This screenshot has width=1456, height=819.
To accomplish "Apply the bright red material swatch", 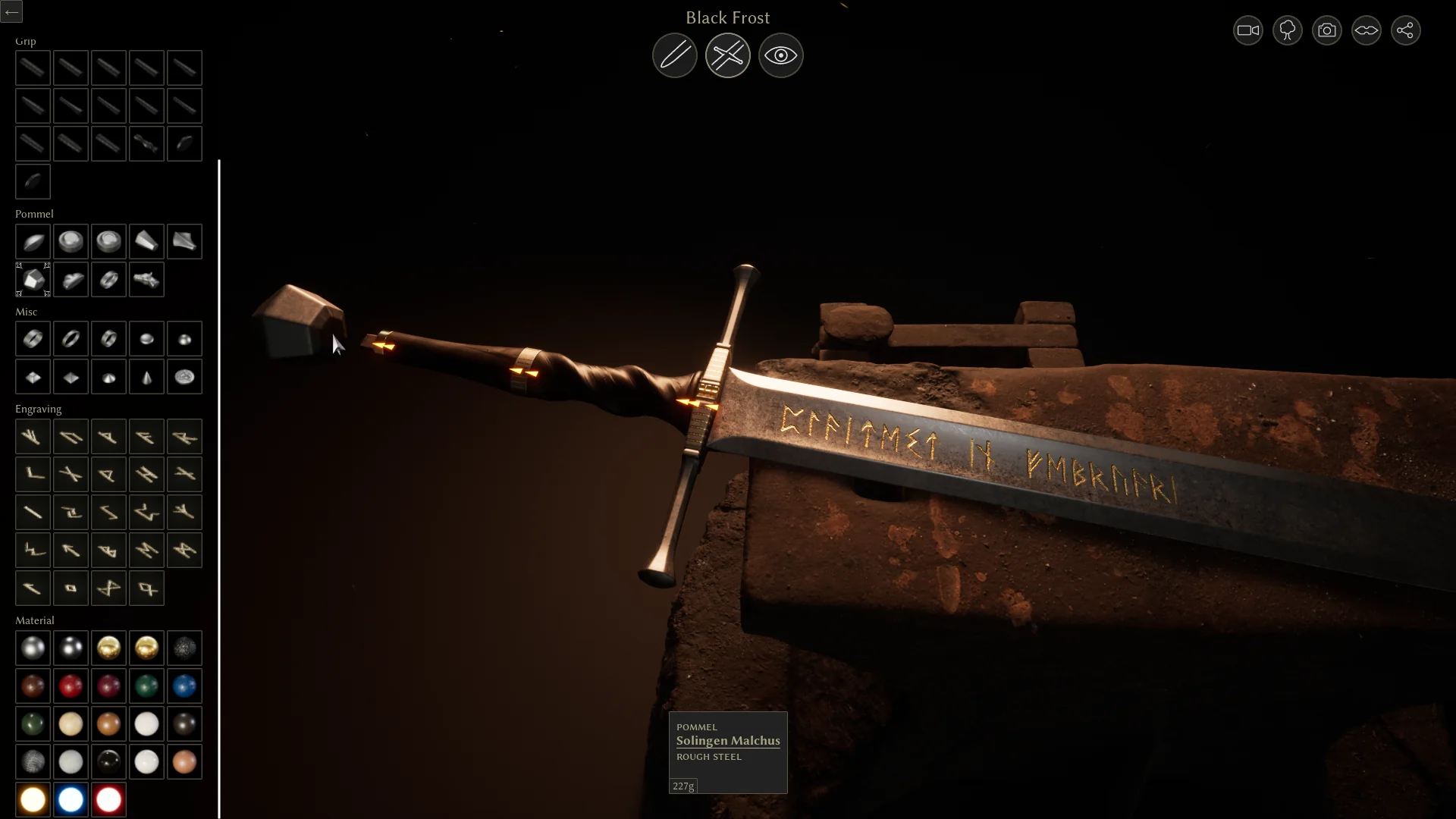I will 71,686.
